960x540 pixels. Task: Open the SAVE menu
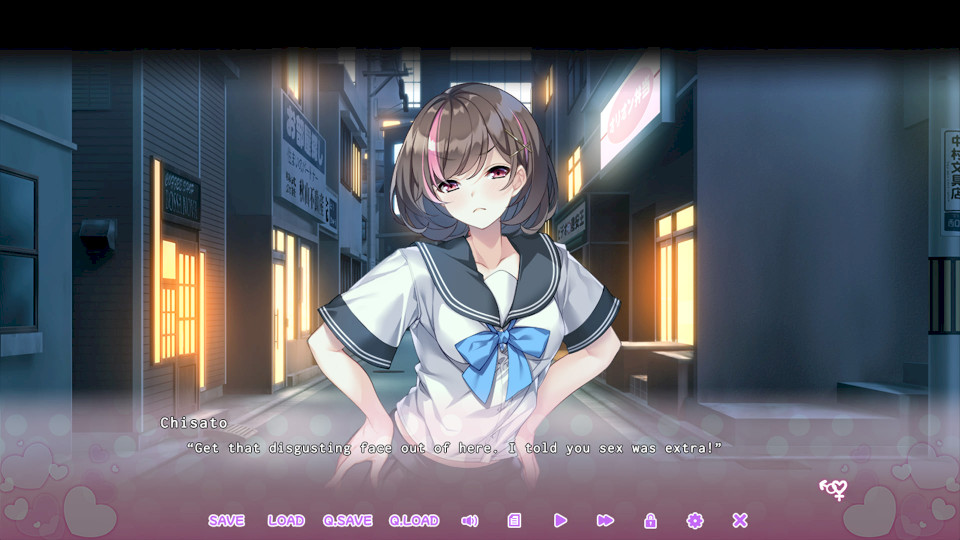(226, 520)
